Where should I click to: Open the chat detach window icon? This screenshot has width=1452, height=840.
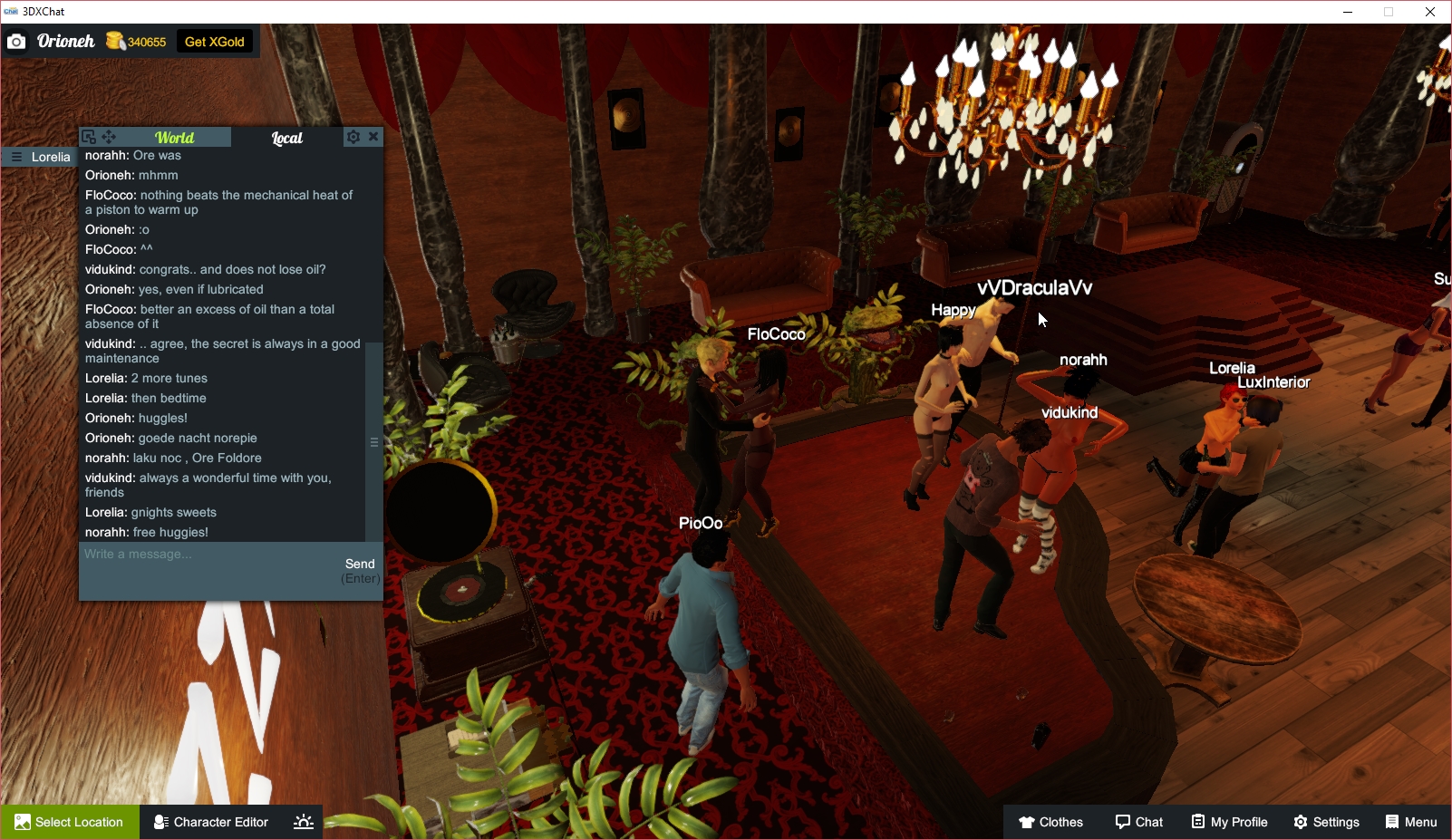pos(89,137)
